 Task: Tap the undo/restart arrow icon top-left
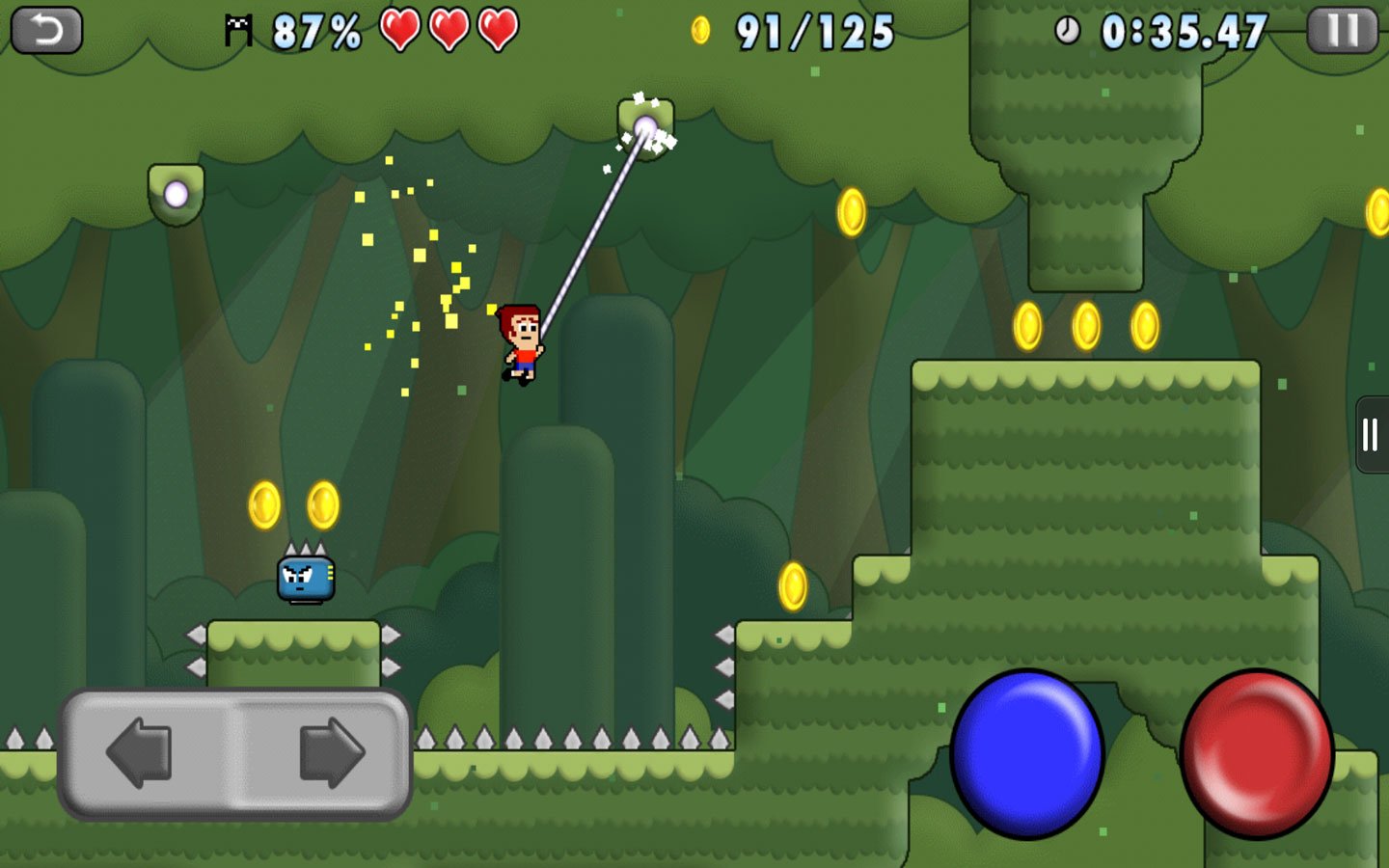tap(46, 27)
